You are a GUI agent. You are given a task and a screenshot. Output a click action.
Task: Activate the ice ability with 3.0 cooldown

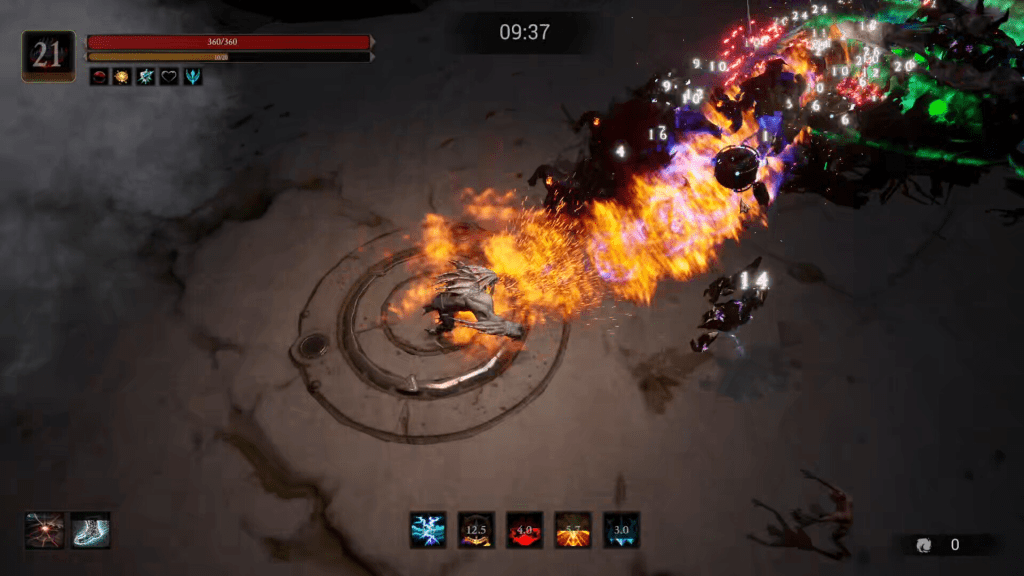pyautogui.click(x=621, y=530)
